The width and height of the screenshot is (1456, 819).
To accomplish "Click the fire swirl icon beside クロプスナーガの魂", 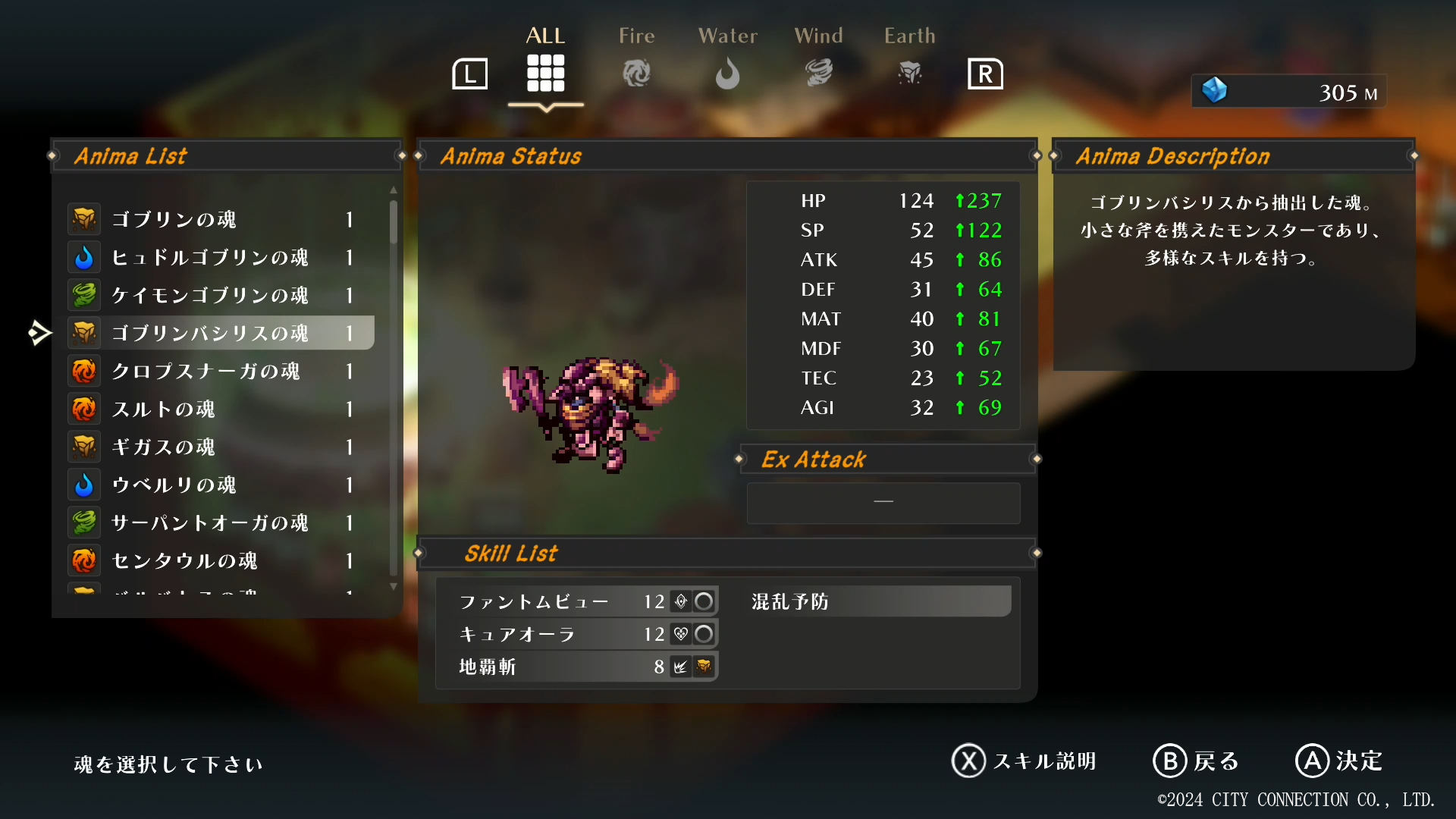I will (x=84, y=371).
